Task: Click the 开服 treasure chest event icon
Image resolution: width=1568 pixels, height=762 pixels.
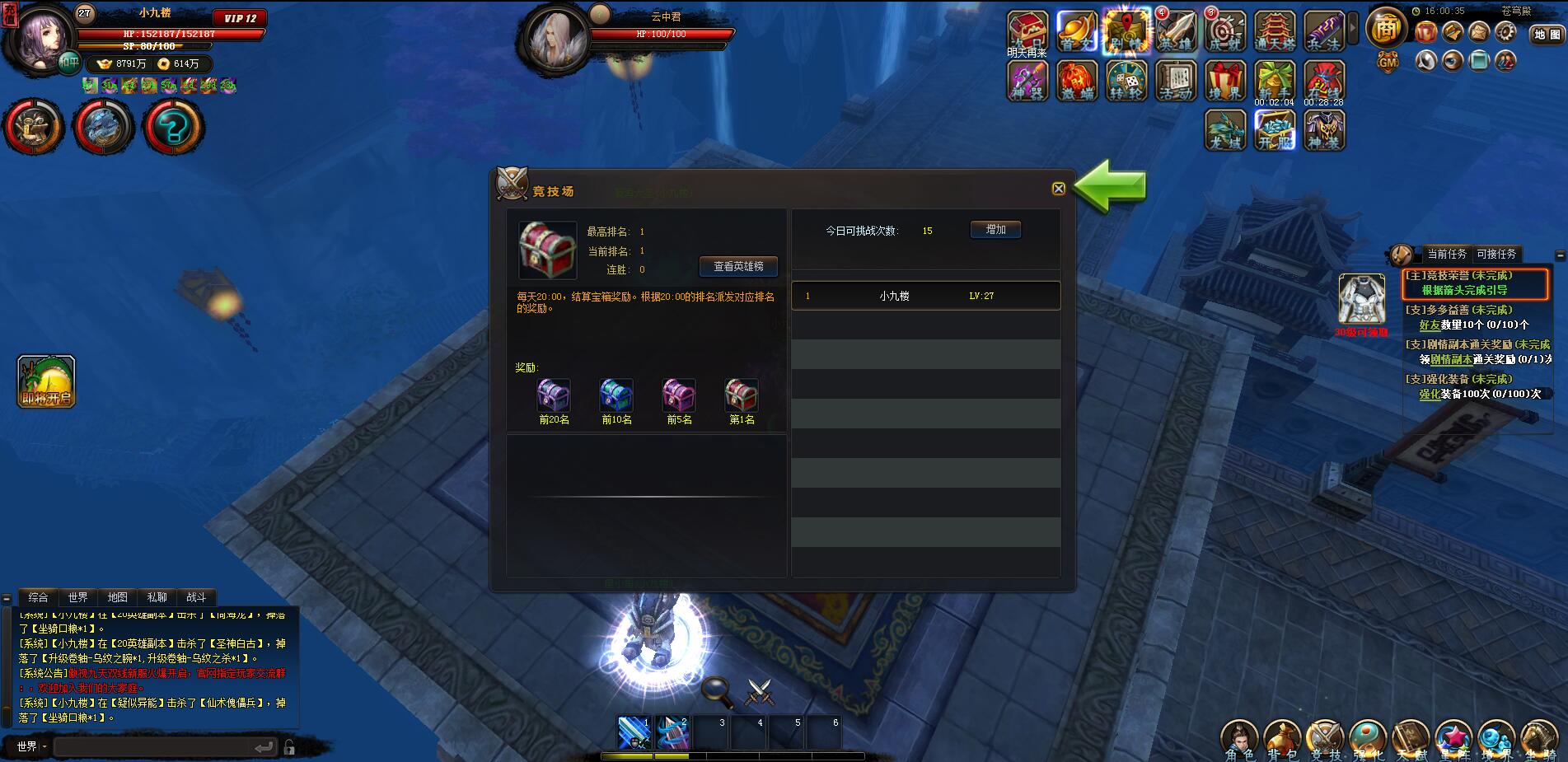Action: [1275, 130]
